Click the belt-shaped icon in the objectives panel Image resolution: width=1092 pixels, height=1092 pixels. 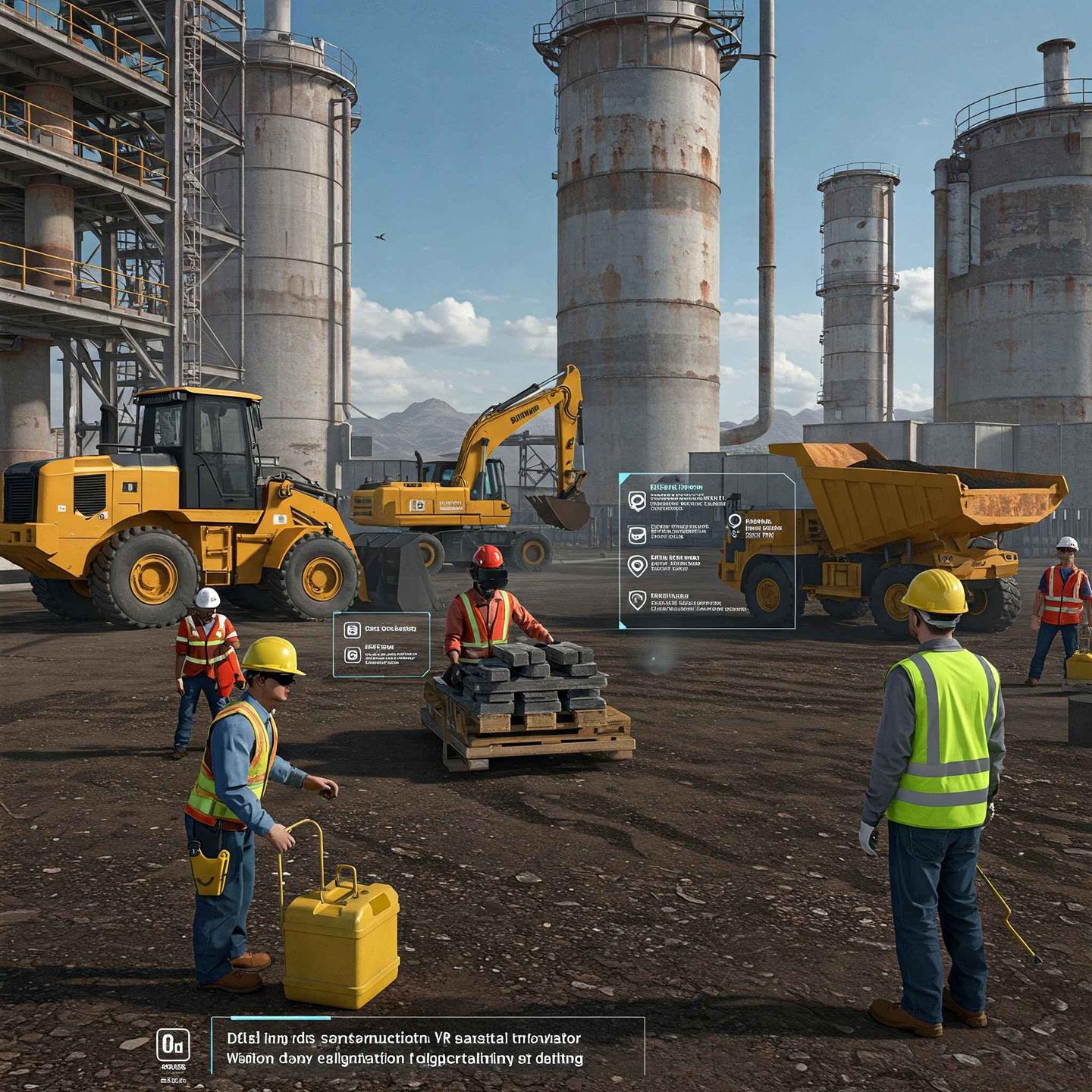coord(637,534)
